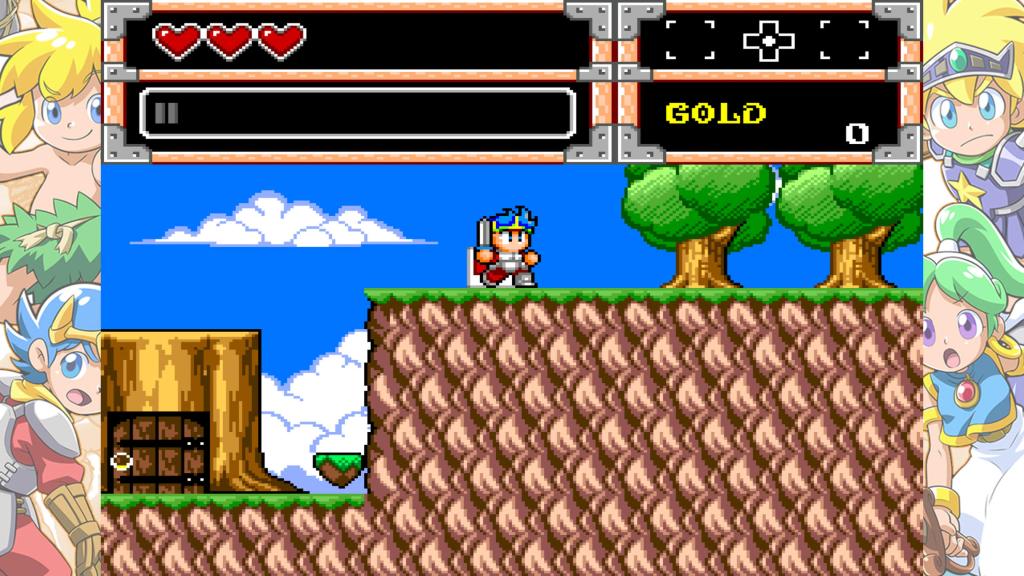Click the d-pad icon in the item panel
This screenshot has height=576, width=1024.
click(768, 40)
